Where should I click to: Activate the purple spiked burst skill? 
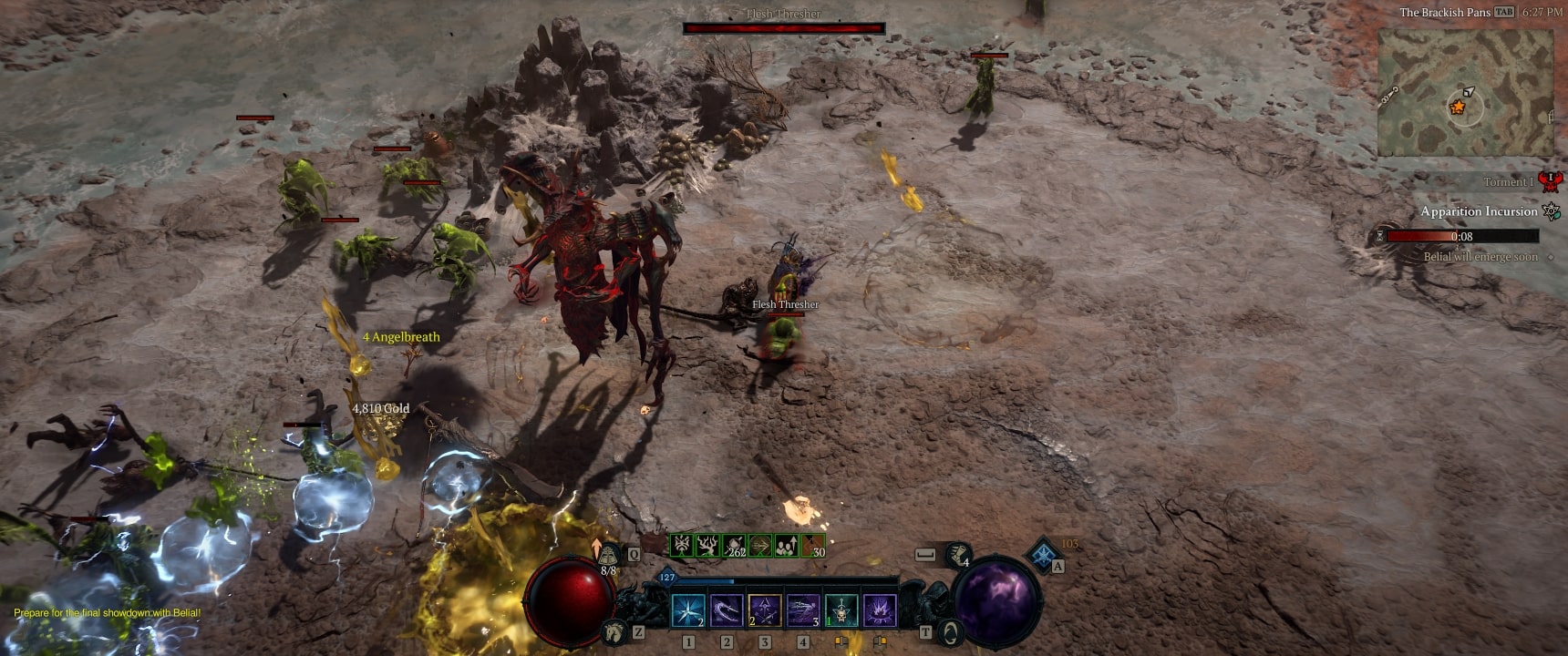880,610
